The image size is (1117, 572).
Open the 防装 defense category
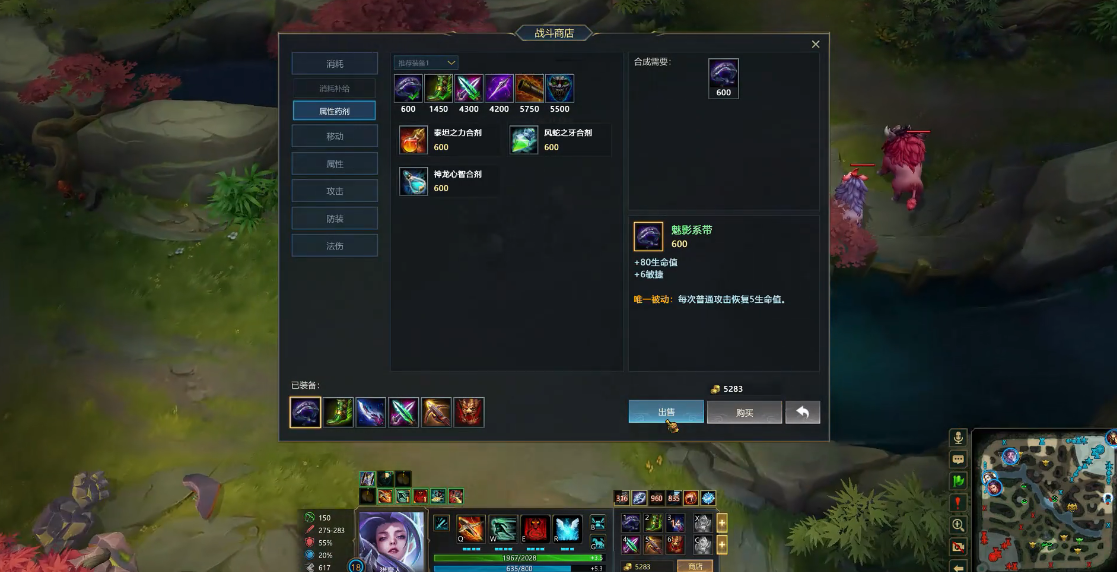334,218
